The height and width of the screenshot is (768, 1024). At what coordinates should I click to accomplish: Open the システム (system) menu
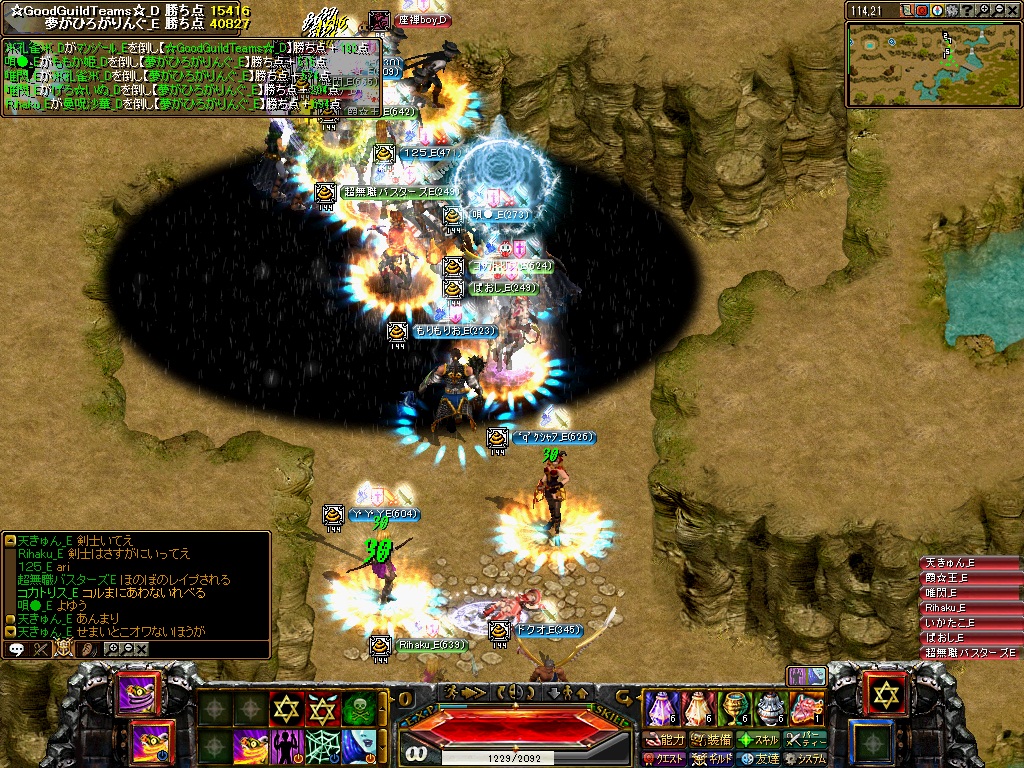[x=804, y=759]
